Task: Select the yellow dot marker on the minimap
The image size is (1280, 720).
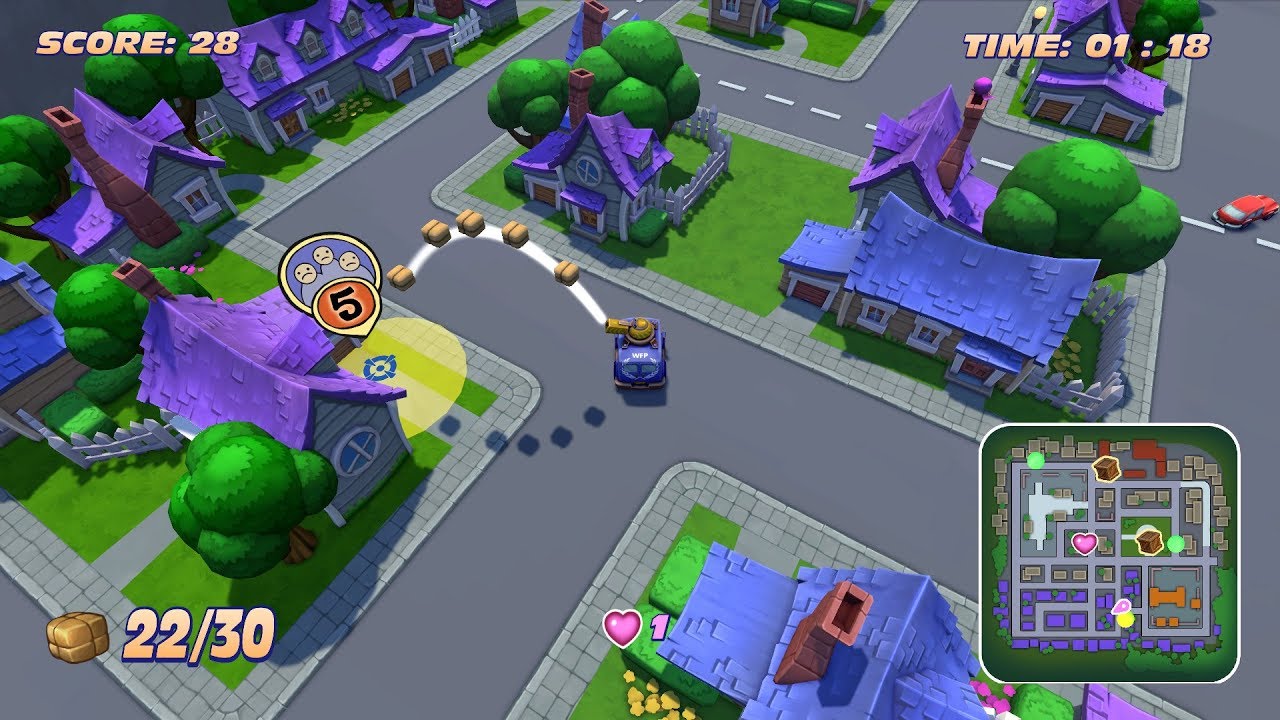Action: (1125, 620)
